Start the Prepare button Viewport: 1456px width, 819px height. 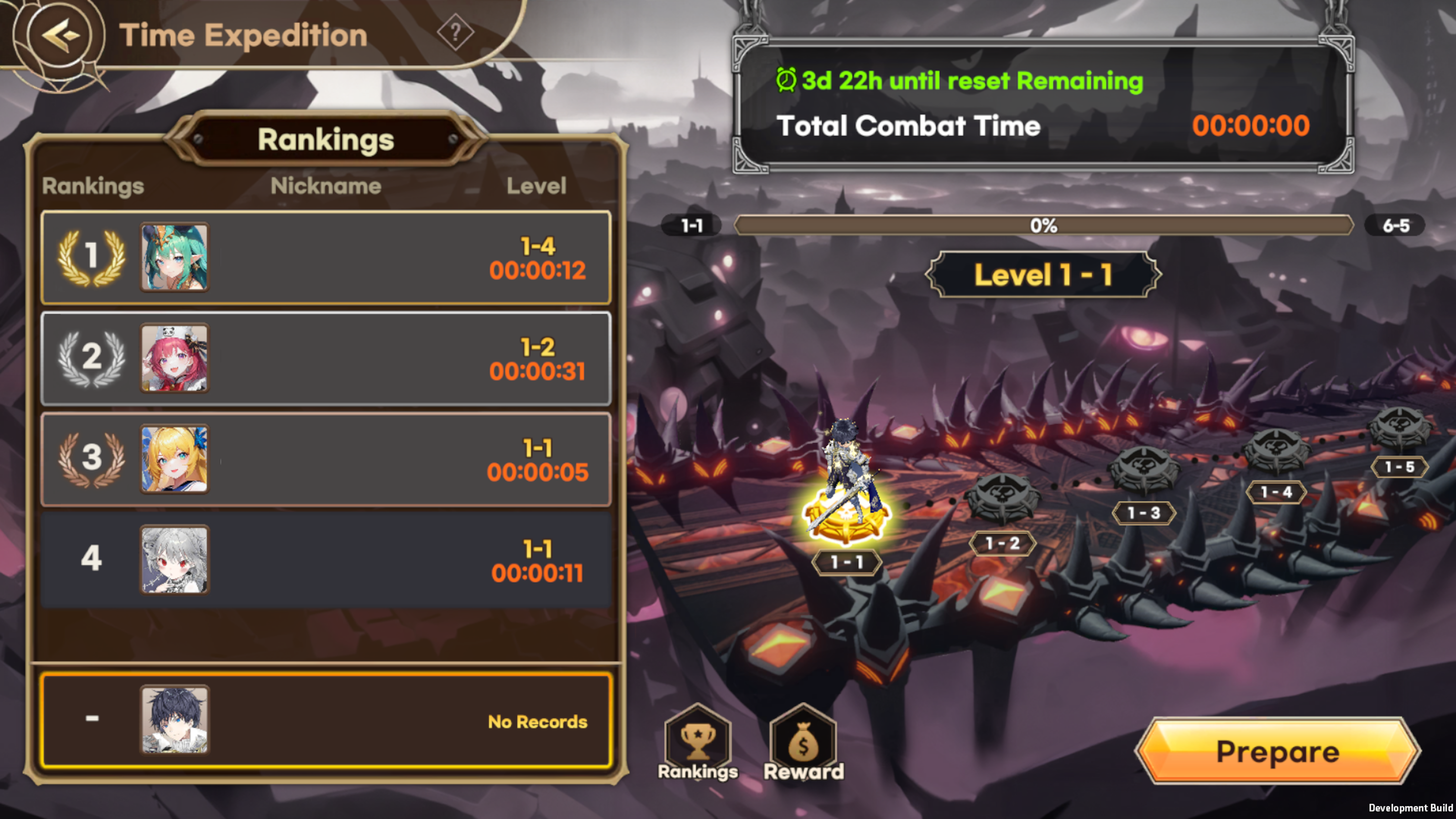[1277, 751]
